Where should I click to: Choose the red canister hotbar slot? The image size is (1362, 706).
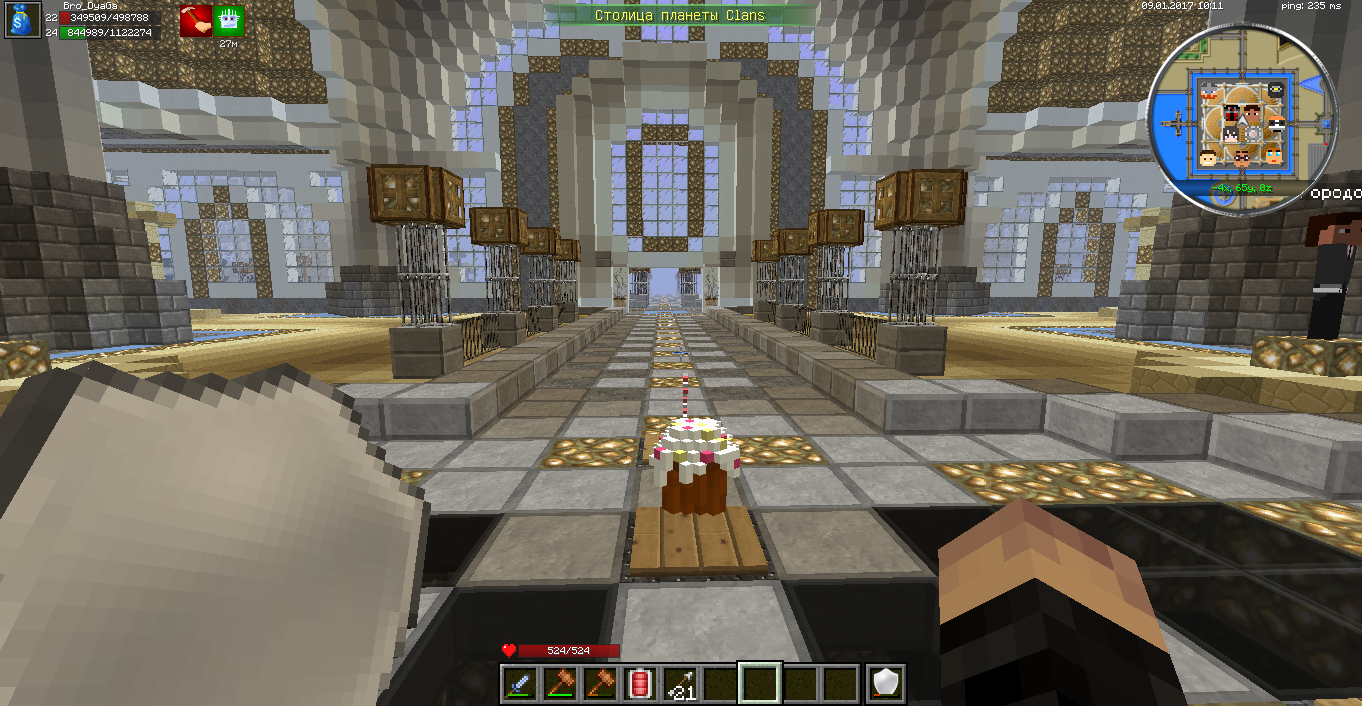[x=640, y=683]
